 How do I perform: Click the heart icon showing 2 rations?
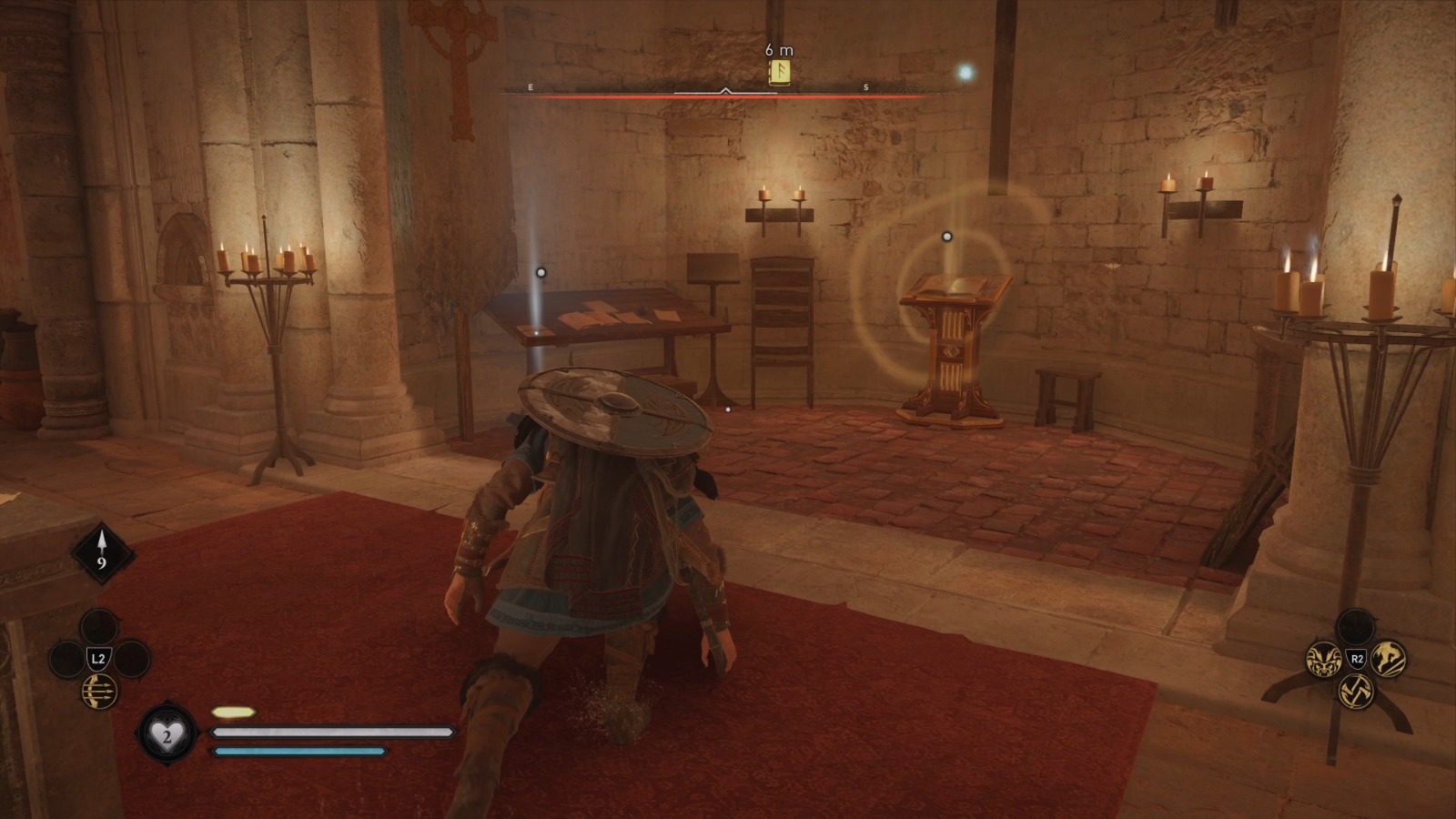click(167, 735)
